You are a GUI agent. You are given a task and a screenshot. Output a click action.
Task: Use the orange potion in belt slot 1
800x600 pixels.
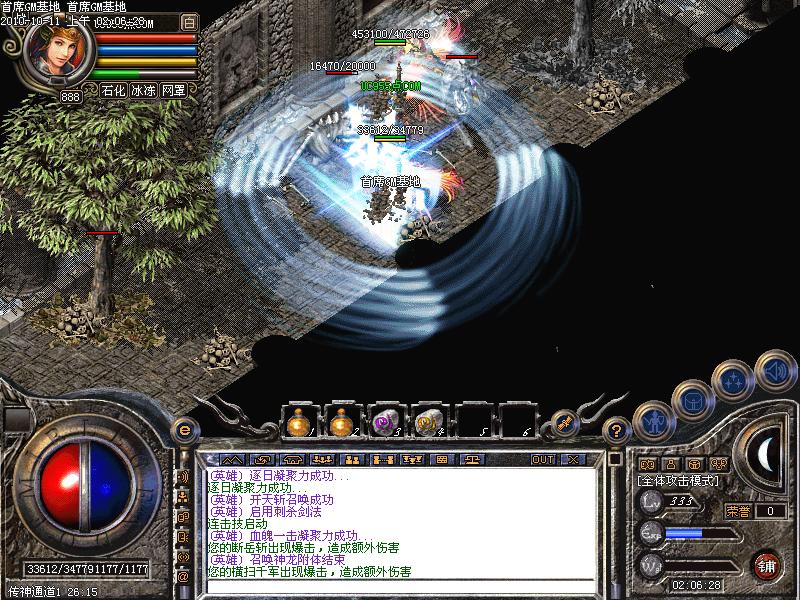(298, 422)
